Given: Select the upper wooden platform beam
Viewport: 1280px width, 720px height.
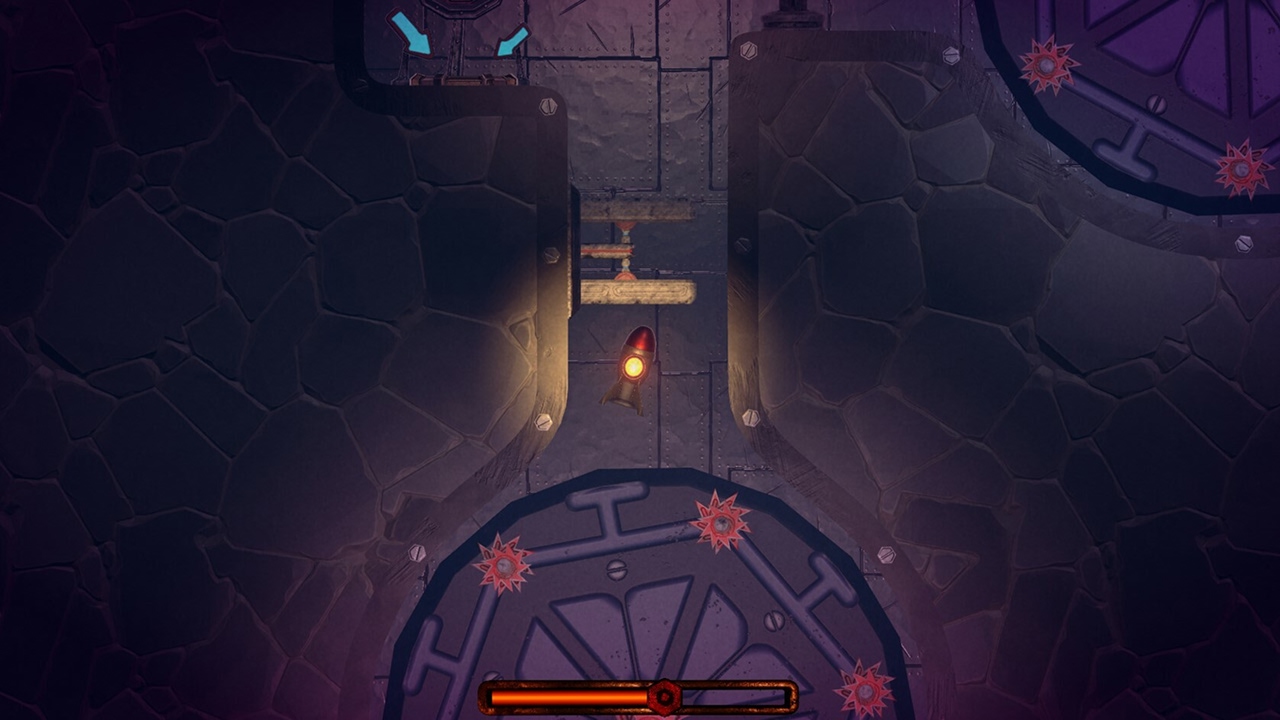Looking at the screenshot, I should [x=635, y=210].
